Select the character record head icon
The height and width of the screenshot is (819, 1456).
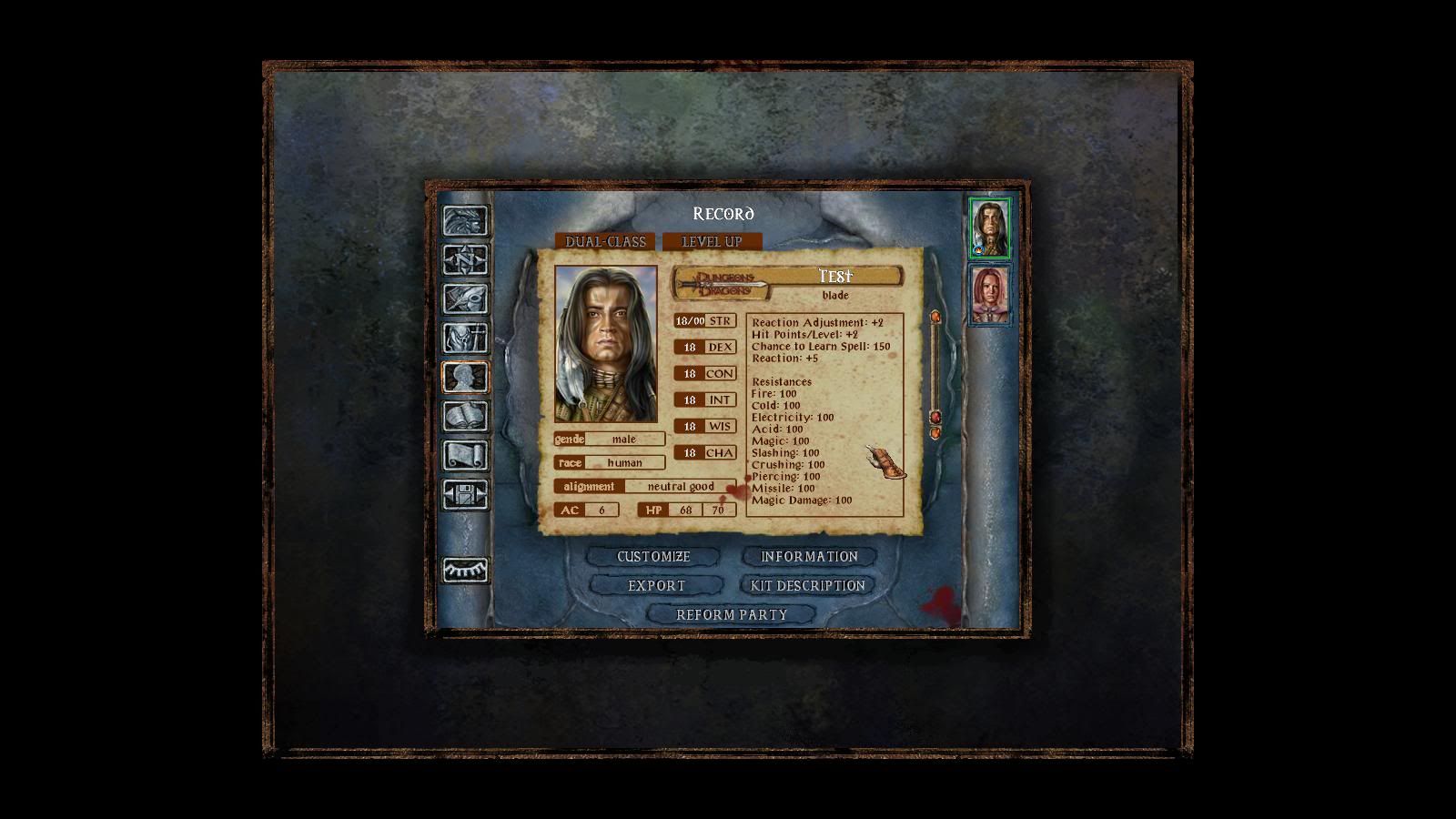pyautogui.click(x=465, y=377)
